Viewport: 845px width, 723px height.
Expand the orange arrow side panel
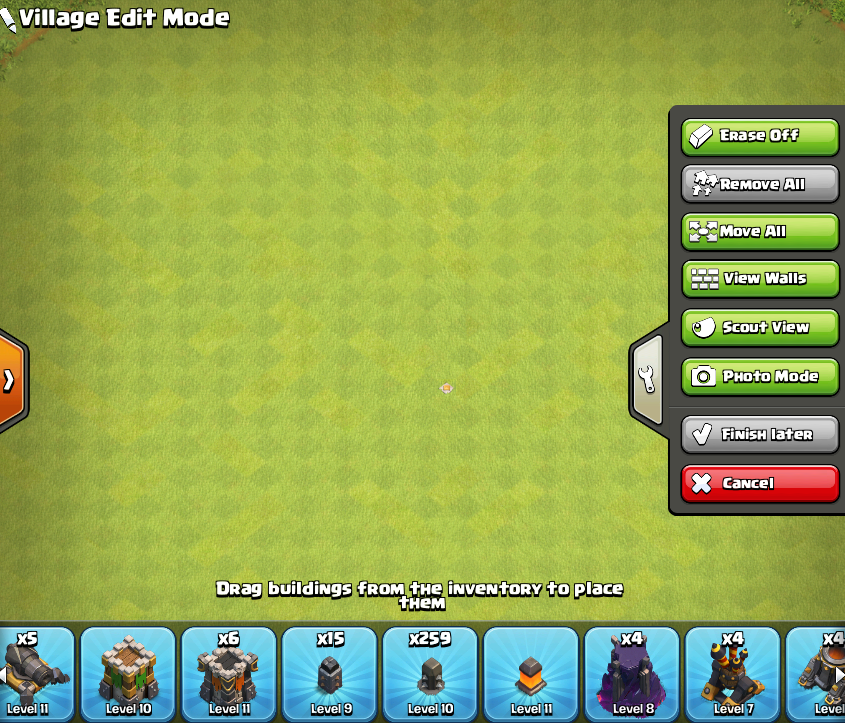pyautogui.click(x=10, y=380)
